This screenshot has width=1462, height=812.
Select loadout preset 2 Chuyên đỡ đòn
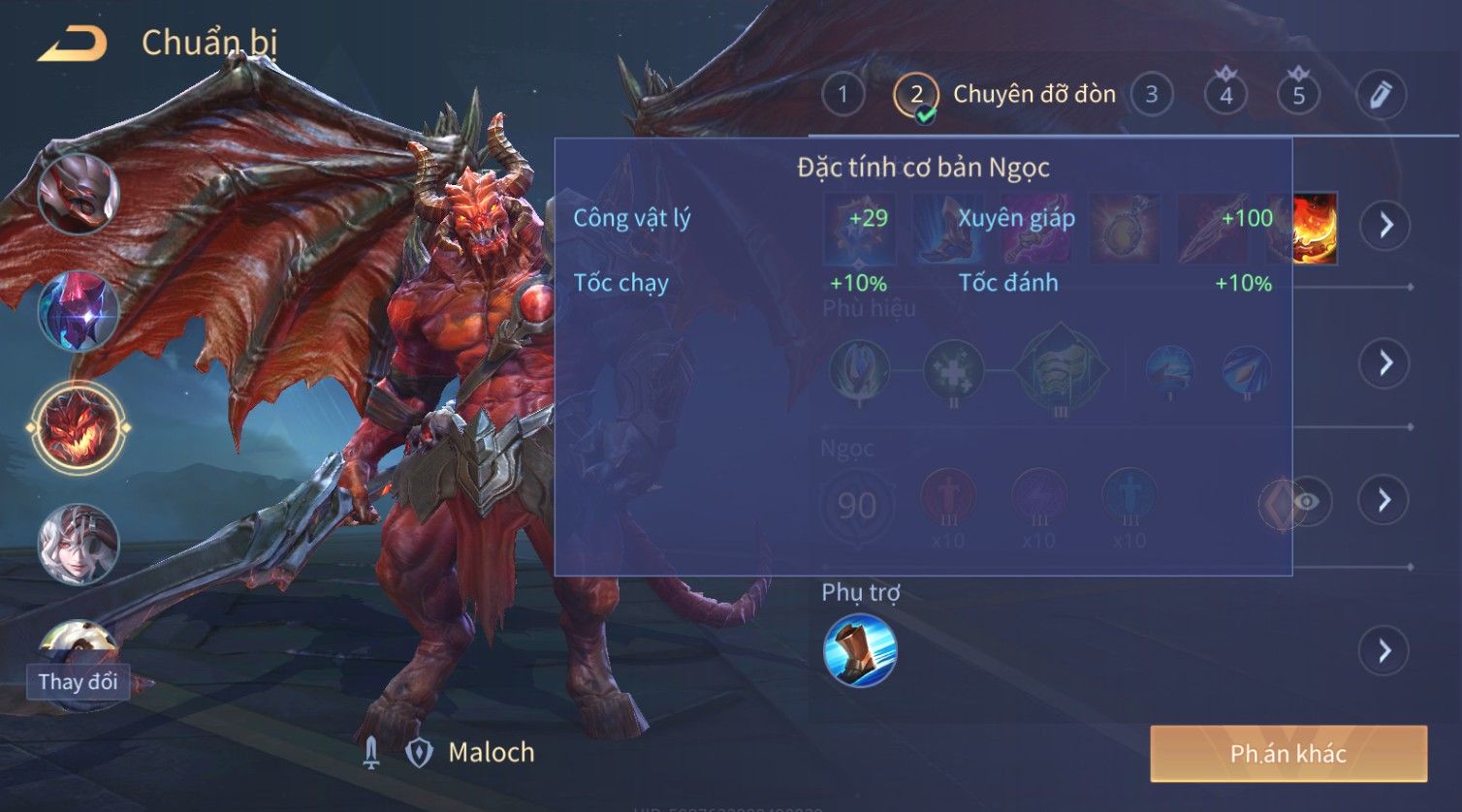point(916,95)
